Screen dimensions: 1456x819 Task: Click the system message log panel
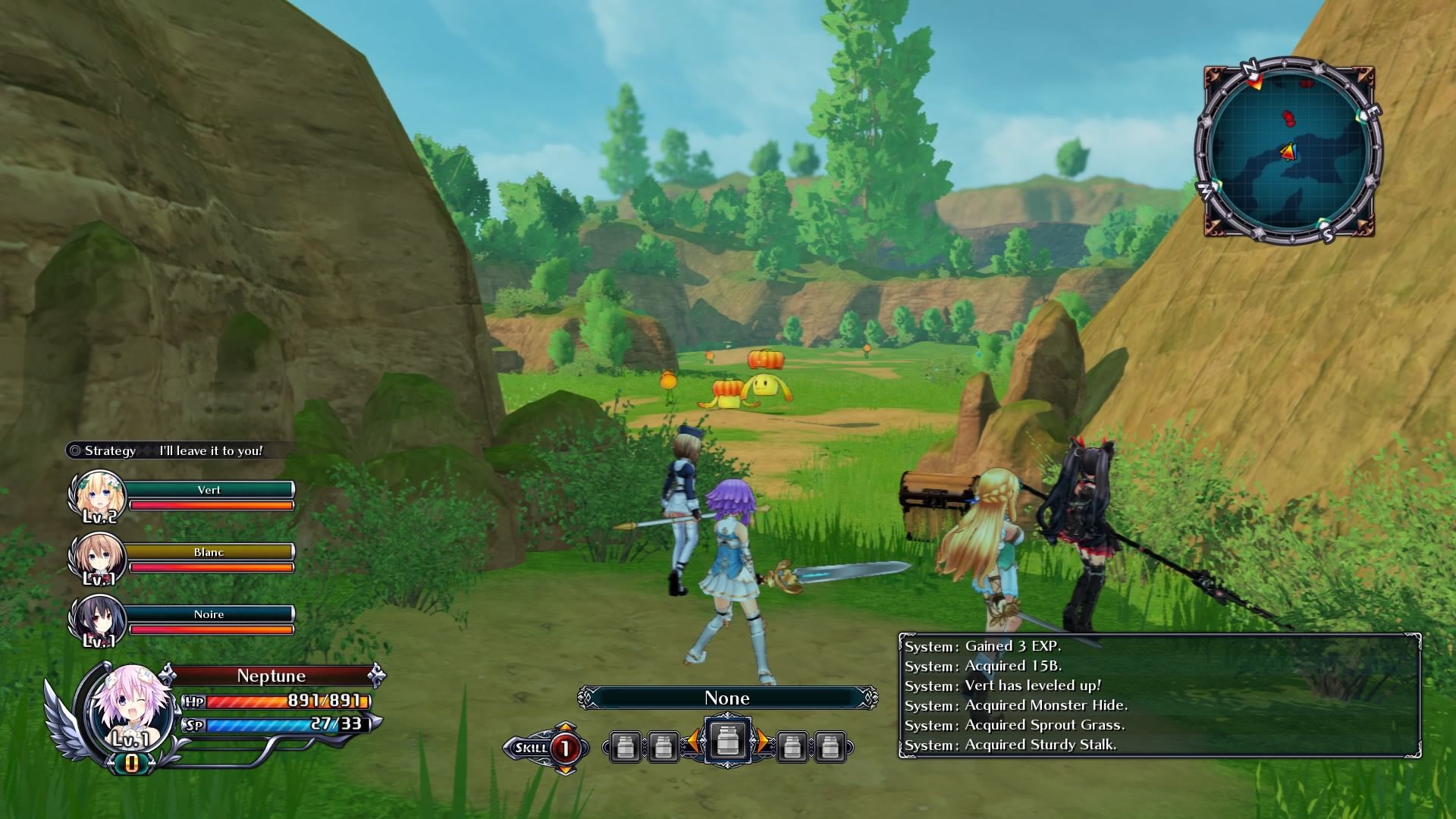tap(1159, 695)
